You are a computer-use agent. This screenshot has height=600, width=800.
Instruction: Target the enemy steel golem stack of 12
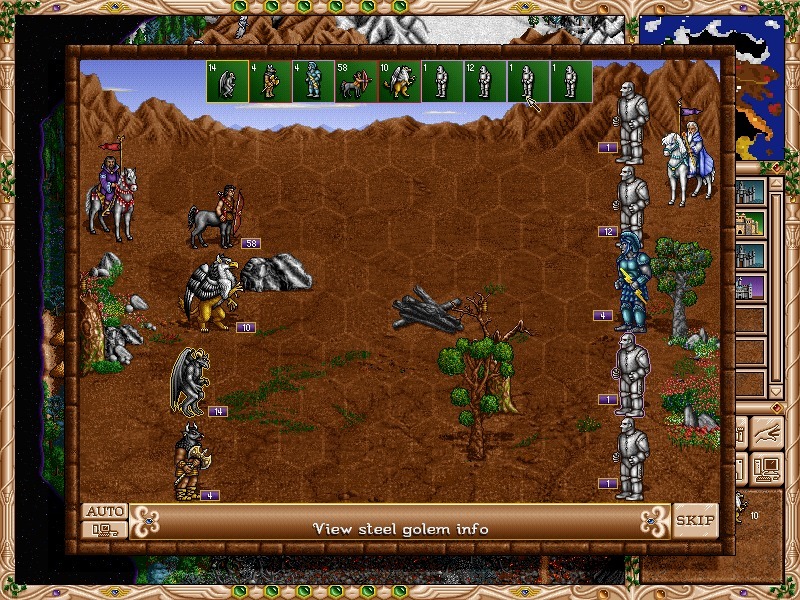[630, 200]
